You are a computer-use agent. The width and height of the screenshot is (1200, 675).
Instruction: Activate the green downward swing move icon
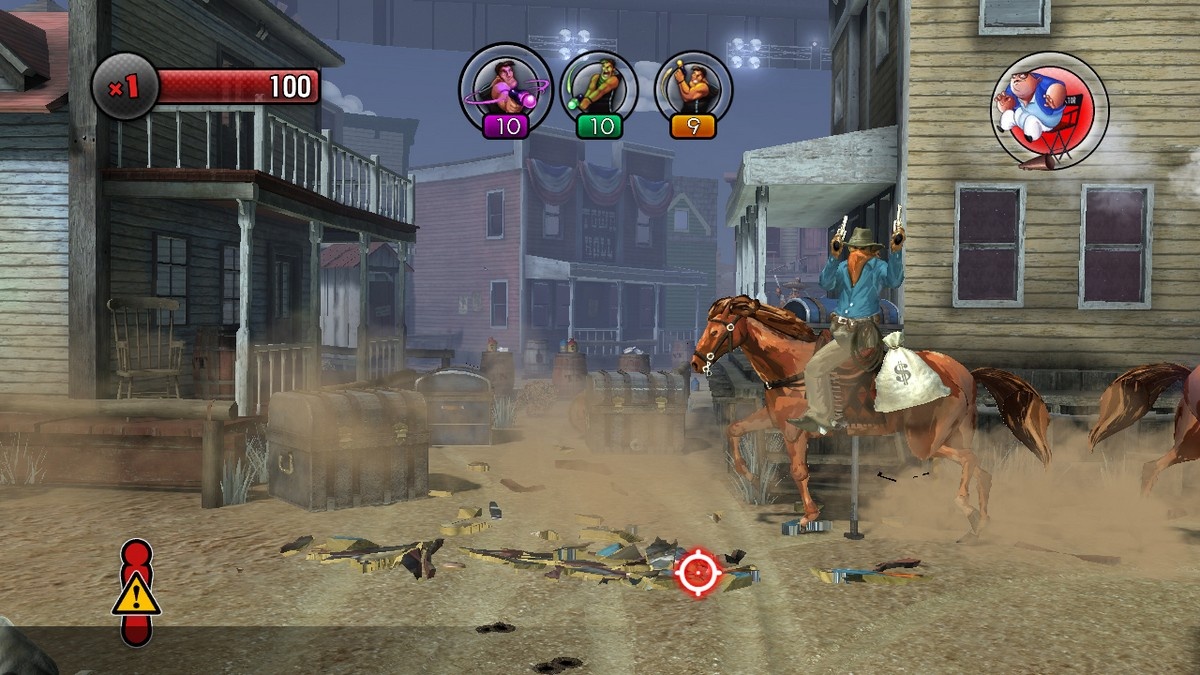click(600, 88)
